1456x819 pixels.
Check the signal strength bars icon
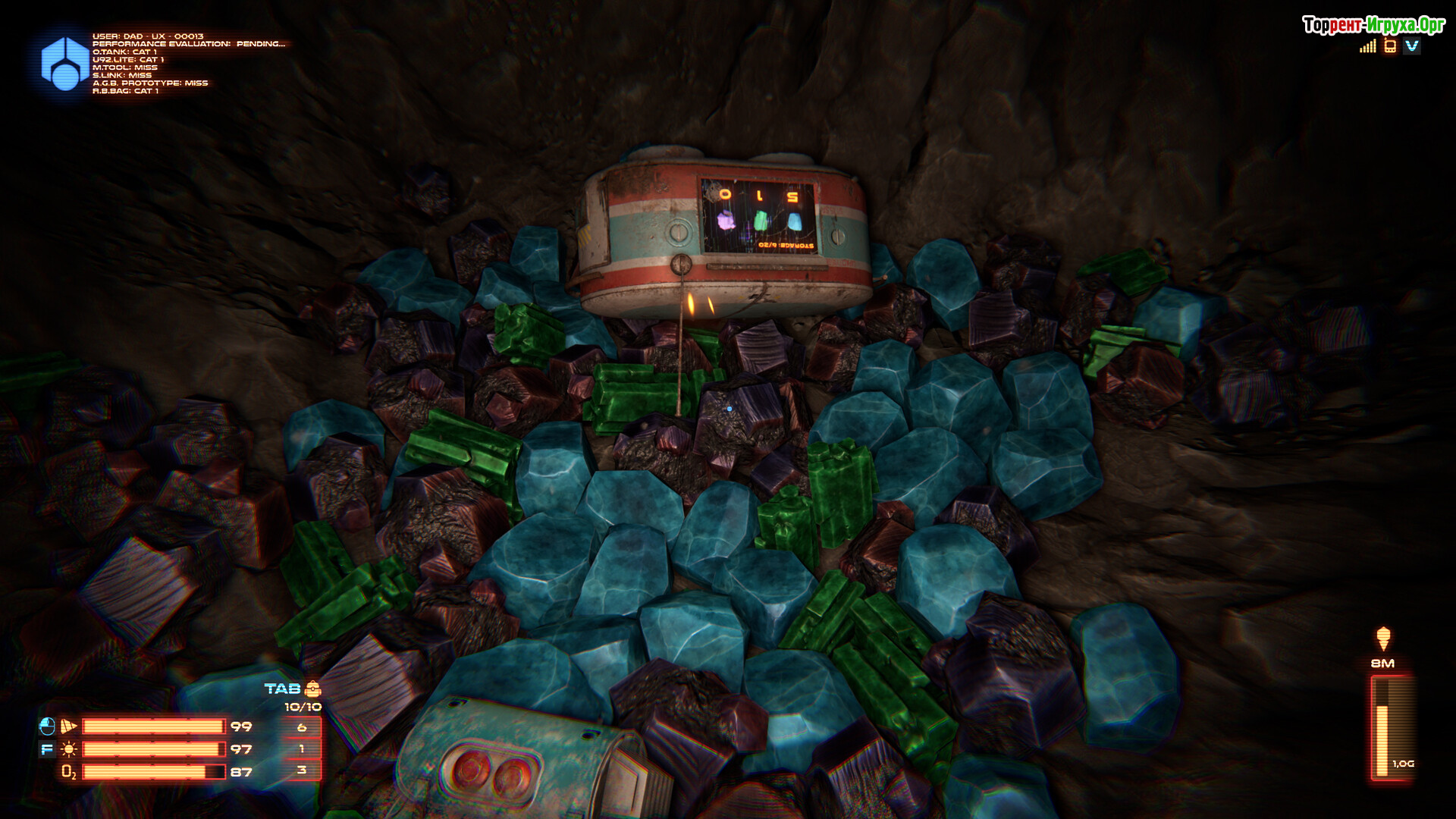tap(1367, 46)
